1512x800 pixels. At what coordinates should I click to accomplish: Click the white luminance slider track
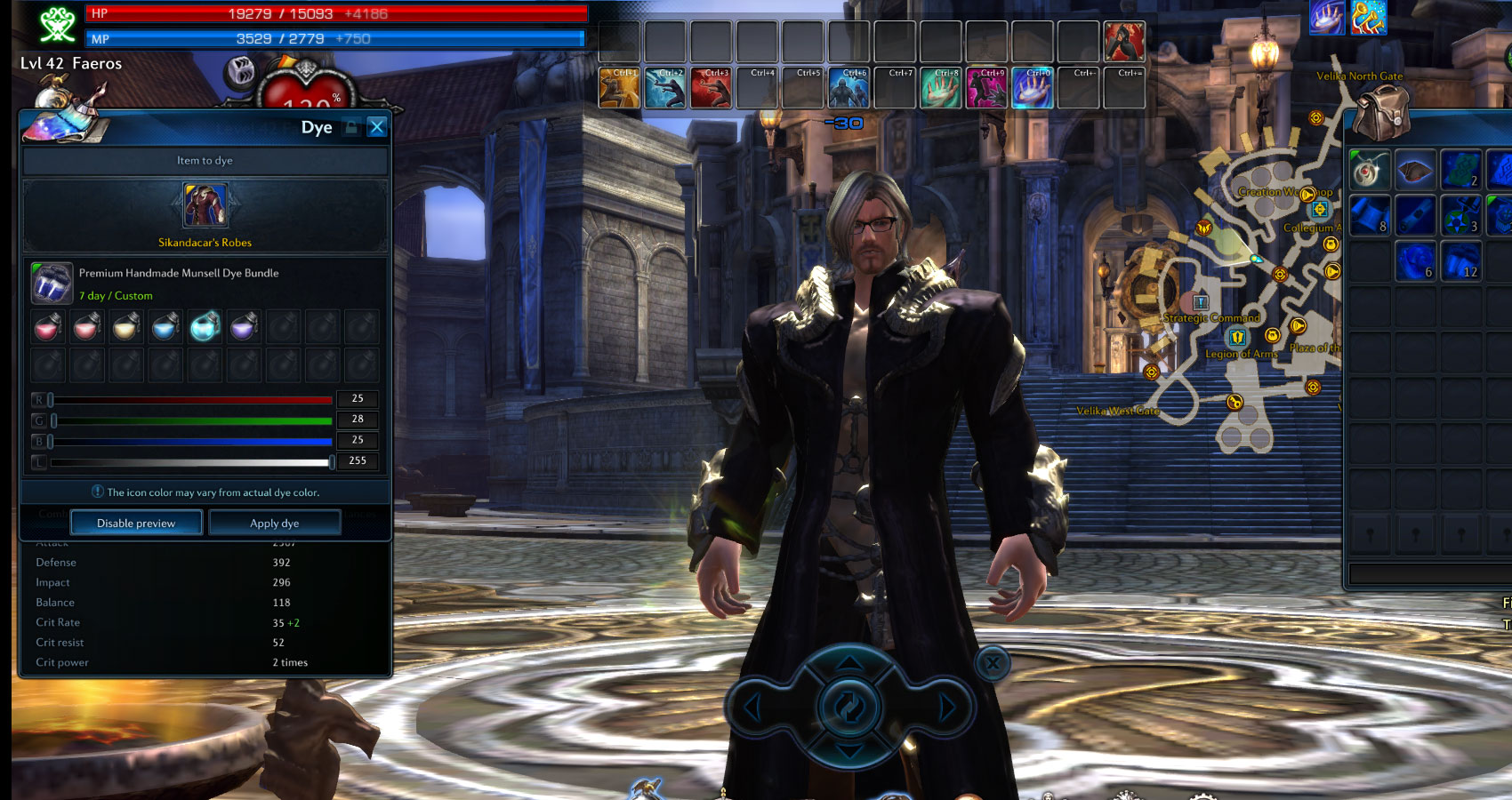click(191, 462)
